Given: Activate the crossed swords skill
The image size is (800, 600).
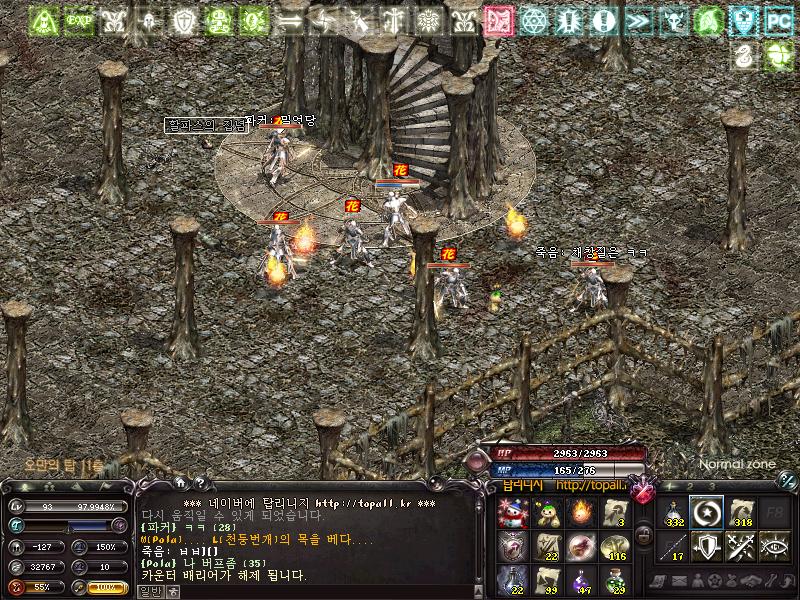Looking at the screenshot, I should [x=742, y=546].
